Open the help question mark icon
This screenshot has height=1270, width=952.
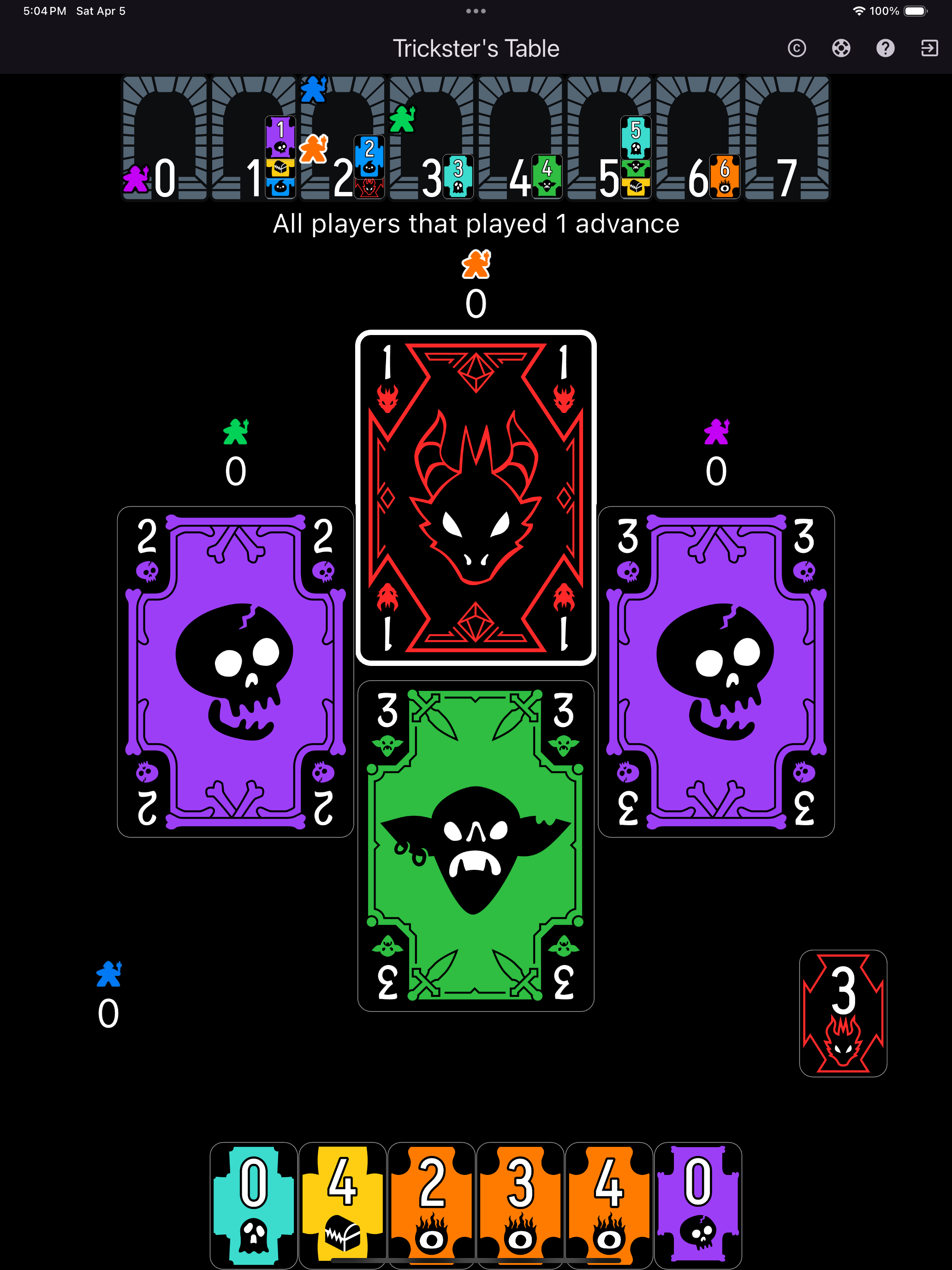(886, 48)
